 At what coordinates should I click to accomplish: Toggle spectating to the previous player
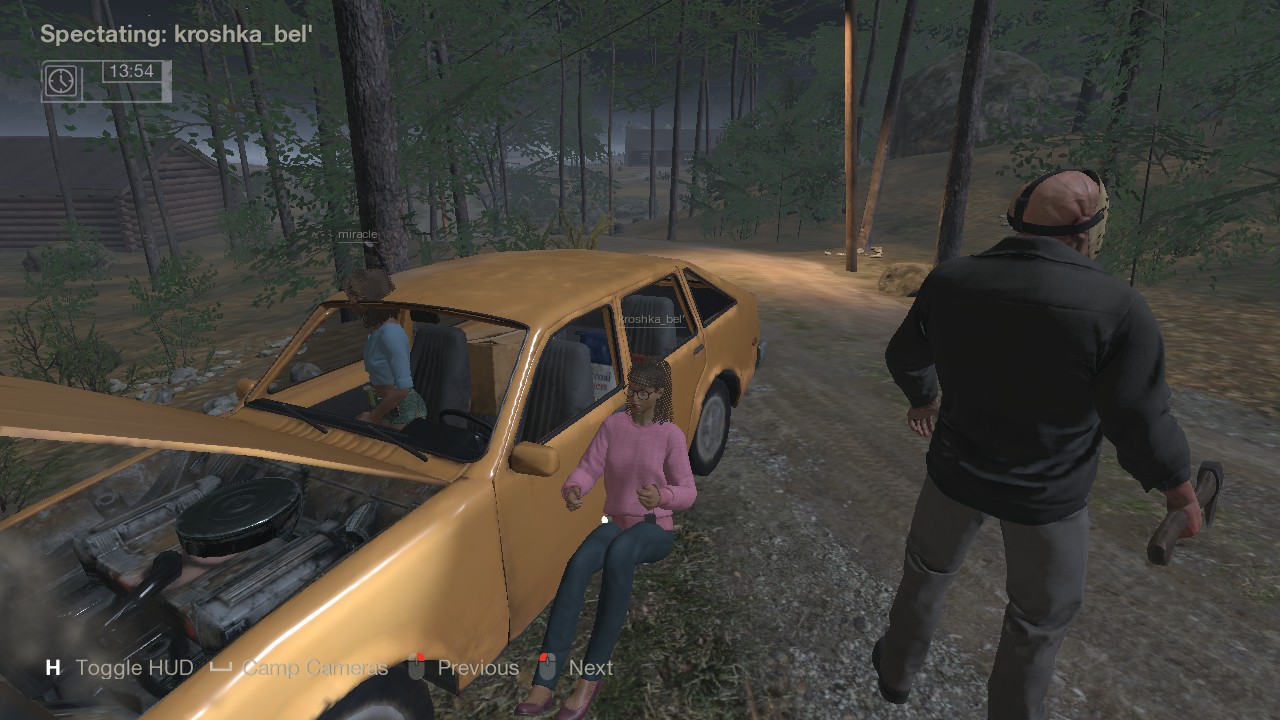[477, 666]
